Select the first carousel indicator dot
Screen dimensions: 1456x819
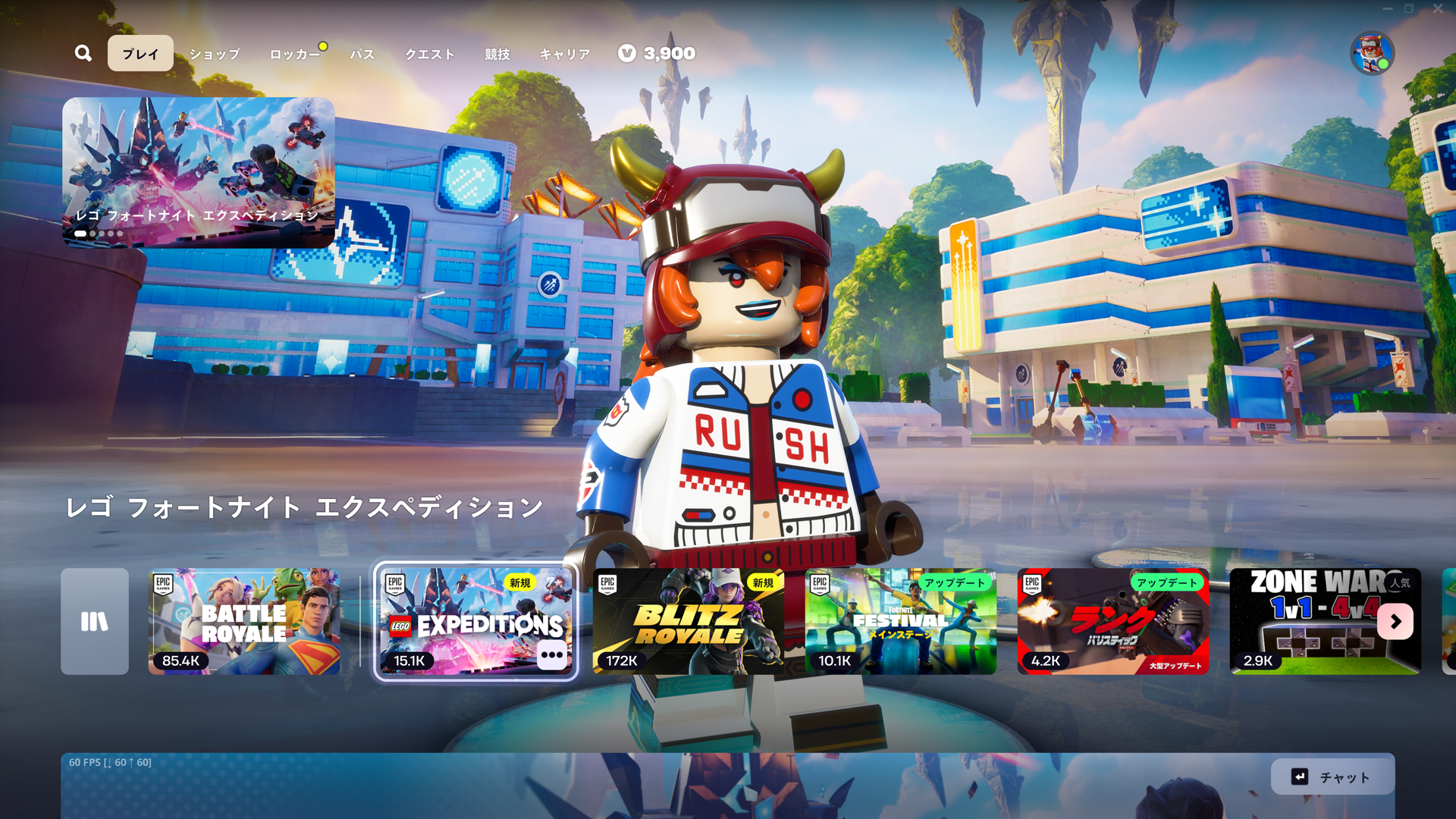click(x=80, y=234)
